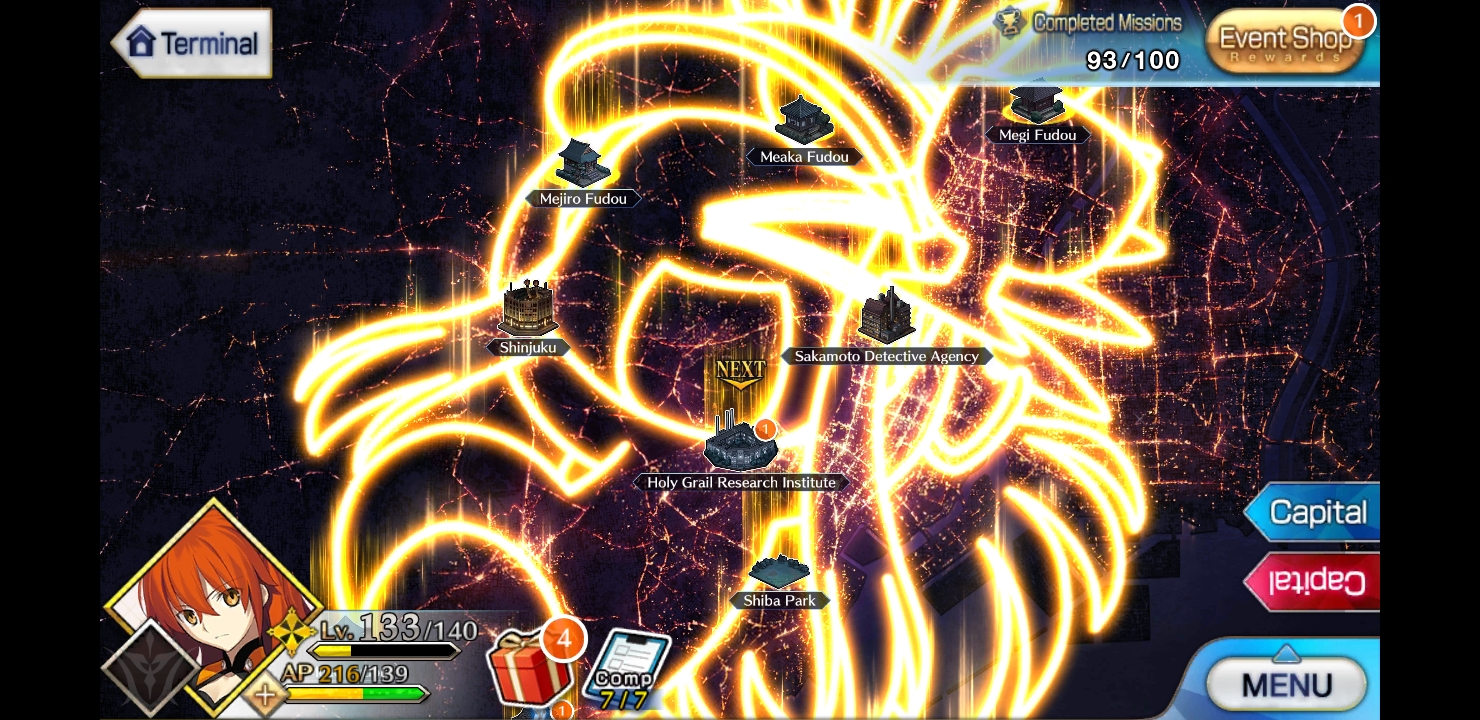Switch to the blue Capital map
Viewport: 1480px width, 720px height.
point(1315,513)
